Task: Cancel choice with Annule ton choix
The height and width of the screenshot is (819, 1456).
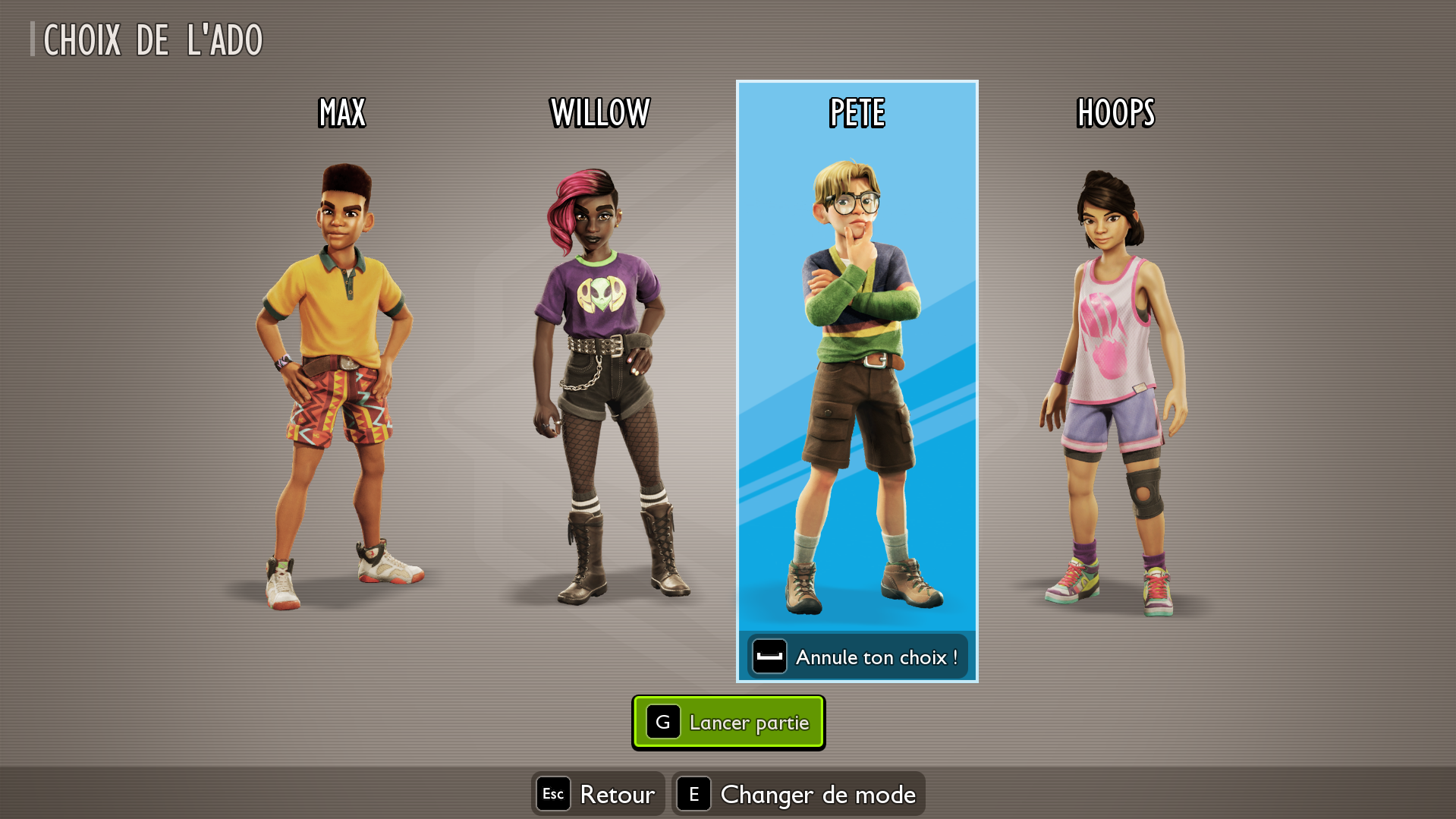Action: coord(857,657)
